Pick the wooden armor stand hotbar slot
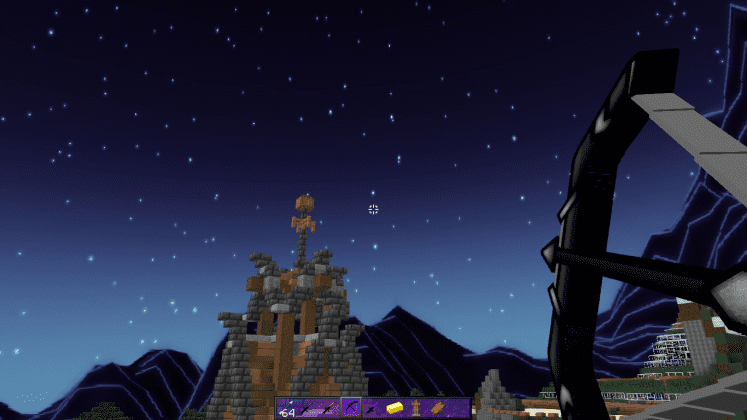 point(414,408)
